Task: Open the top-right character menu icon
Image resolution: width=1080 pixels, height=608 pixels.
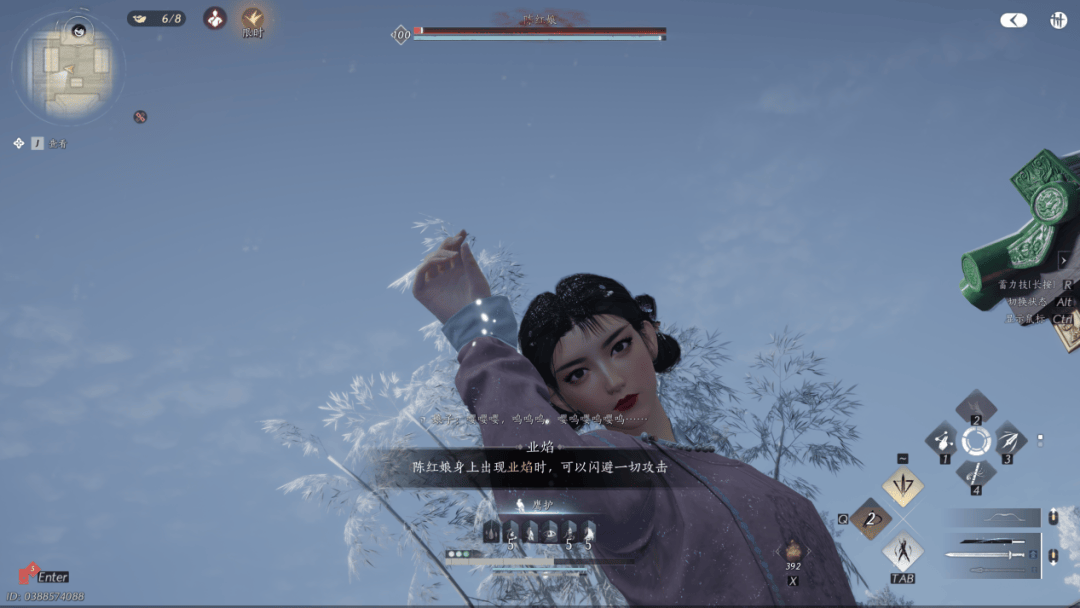Action: tap(1058, 20)
